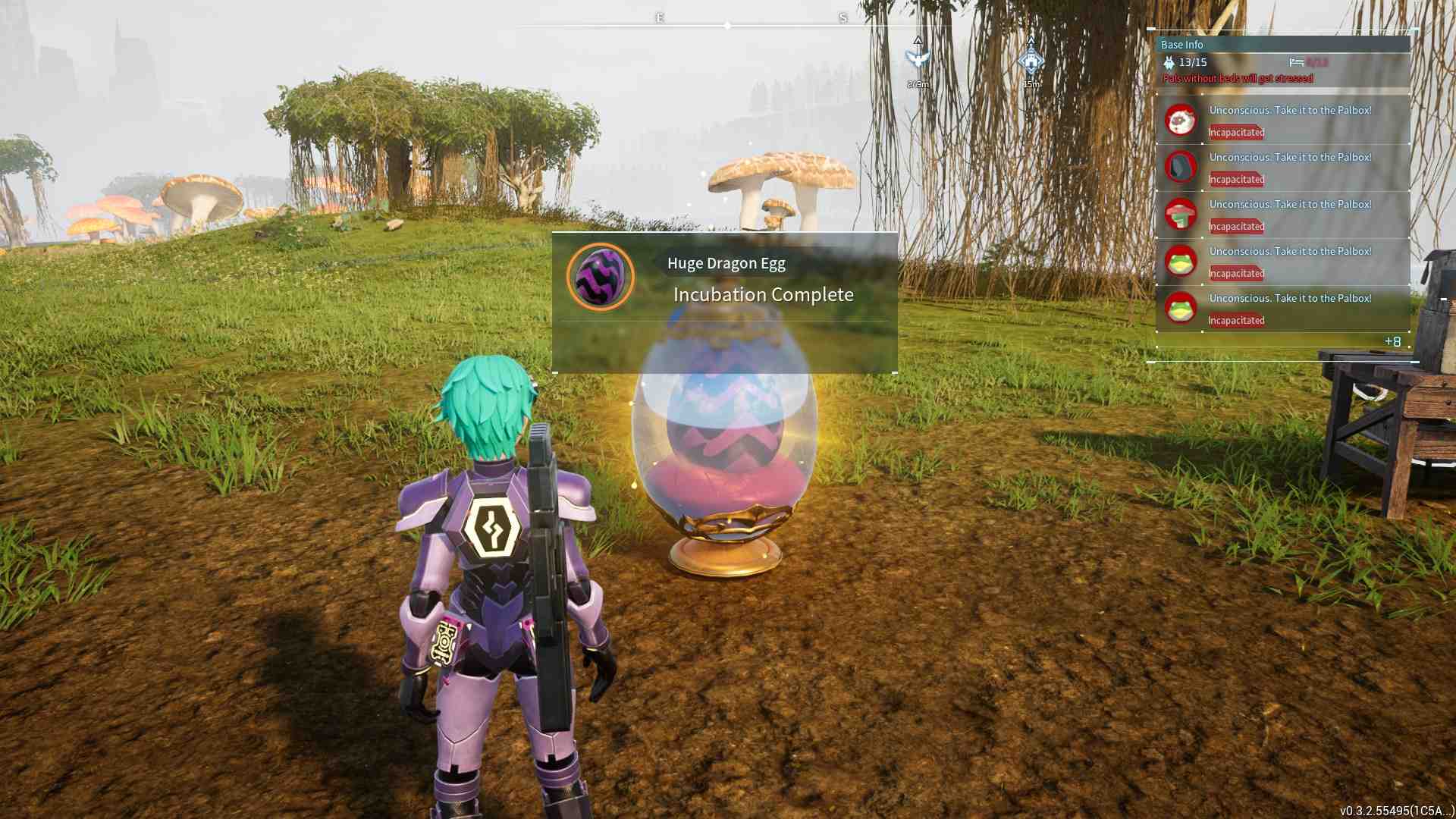Expand the +8 more base alerts
Viewport: 1456px width, 819px height.
[1392, 341]
